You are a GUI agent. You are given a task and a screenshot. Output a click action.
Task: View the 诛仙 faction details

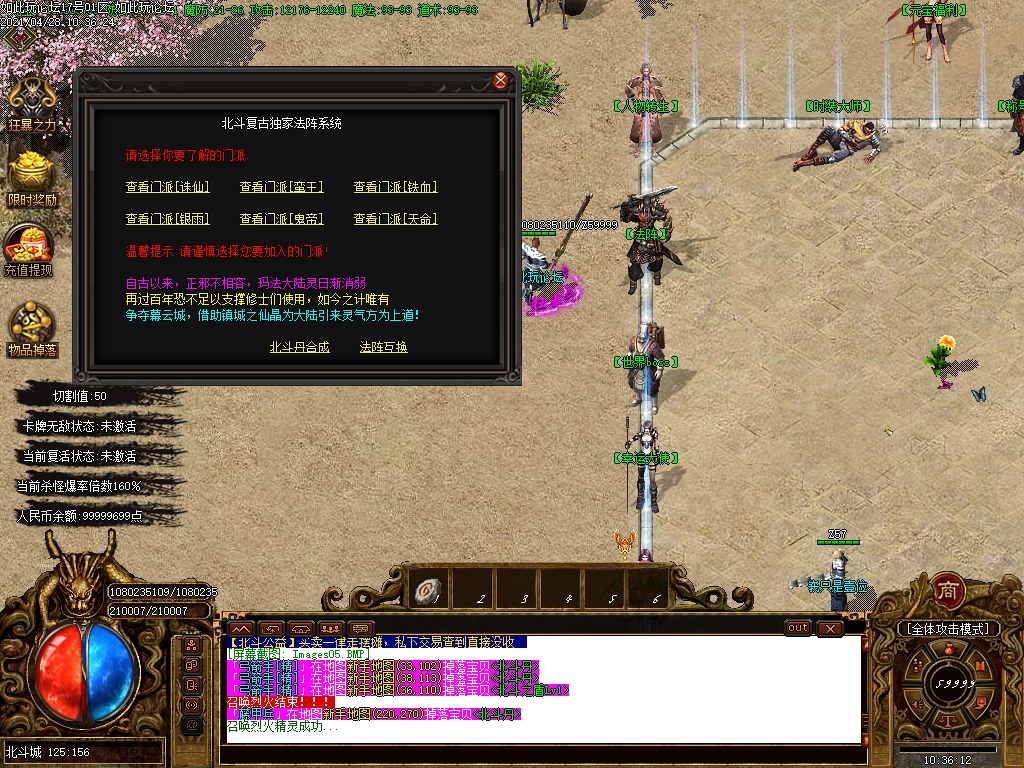(167, 187)
